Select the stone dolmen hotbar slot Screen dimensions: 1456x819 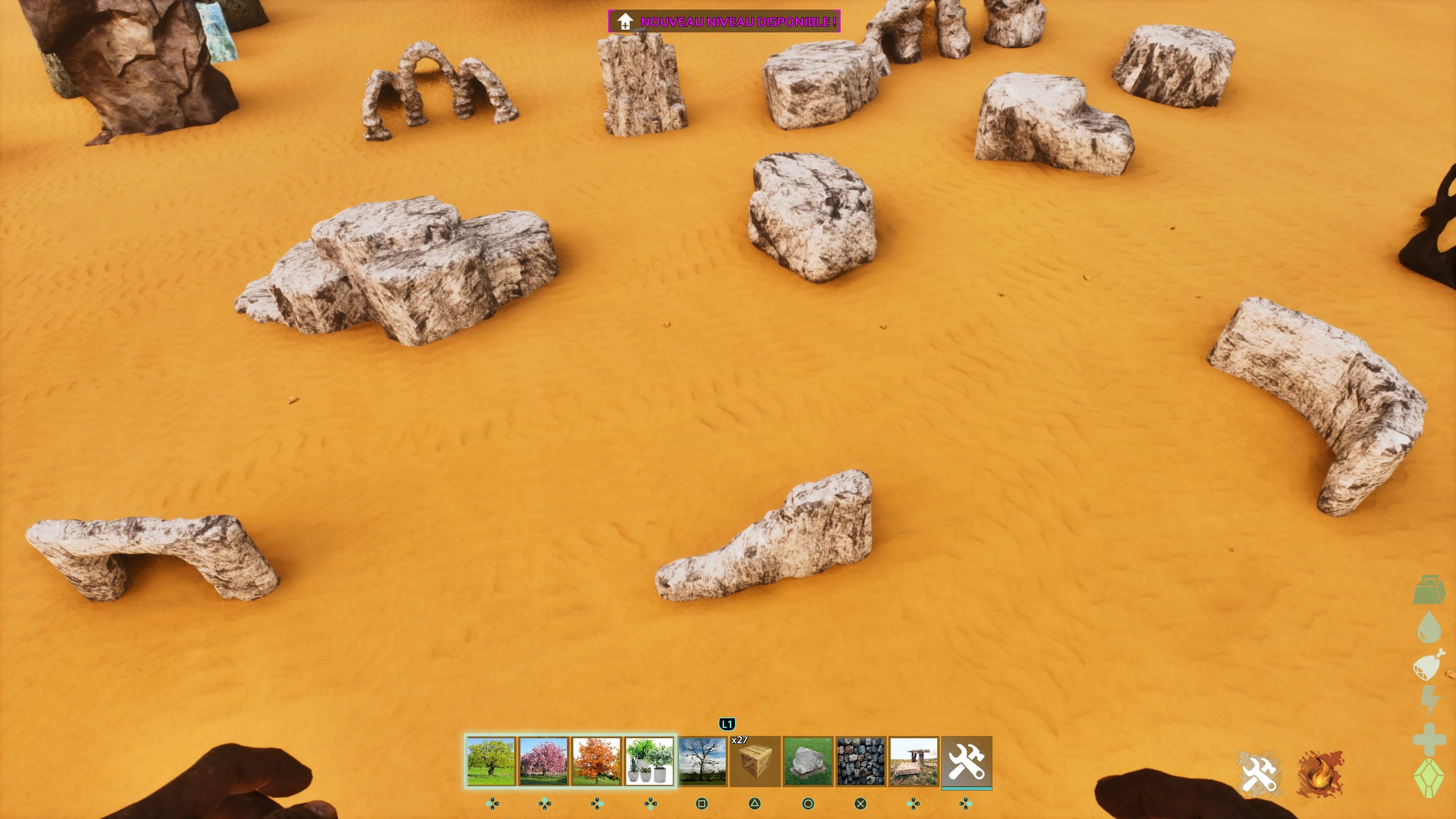coord(913,761)
